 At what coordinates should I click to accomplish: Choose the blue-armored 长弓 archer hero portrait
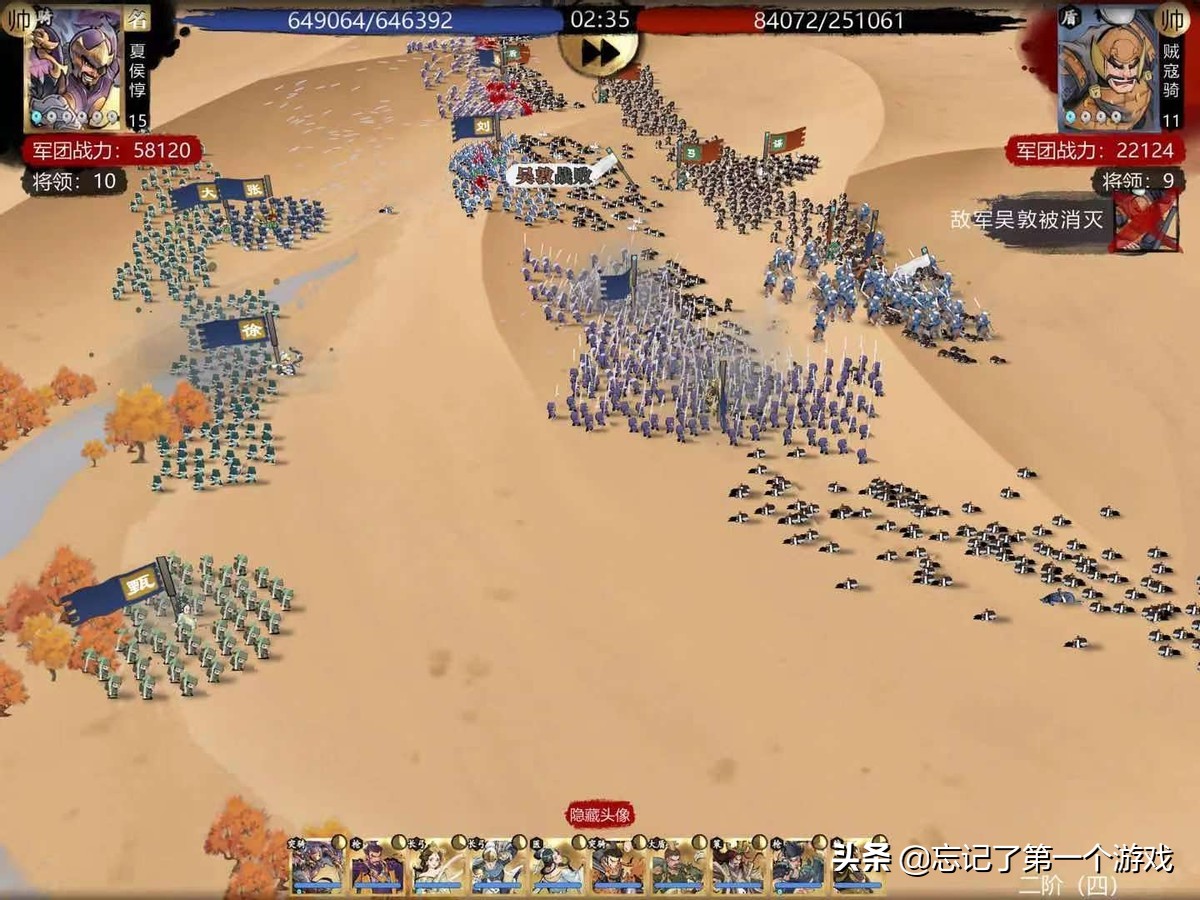point(497,866)
